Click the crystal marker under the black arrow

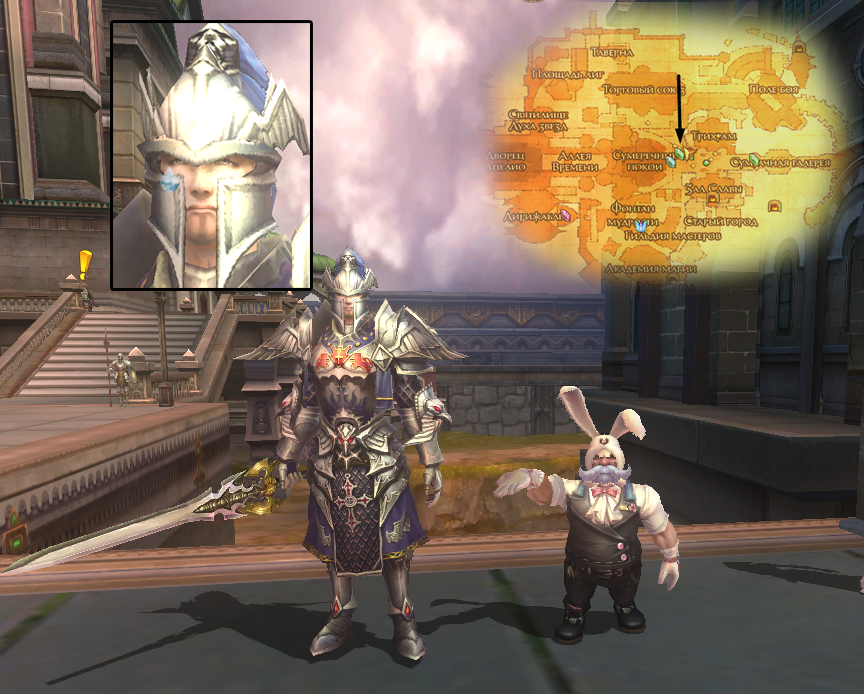[680, 153]
